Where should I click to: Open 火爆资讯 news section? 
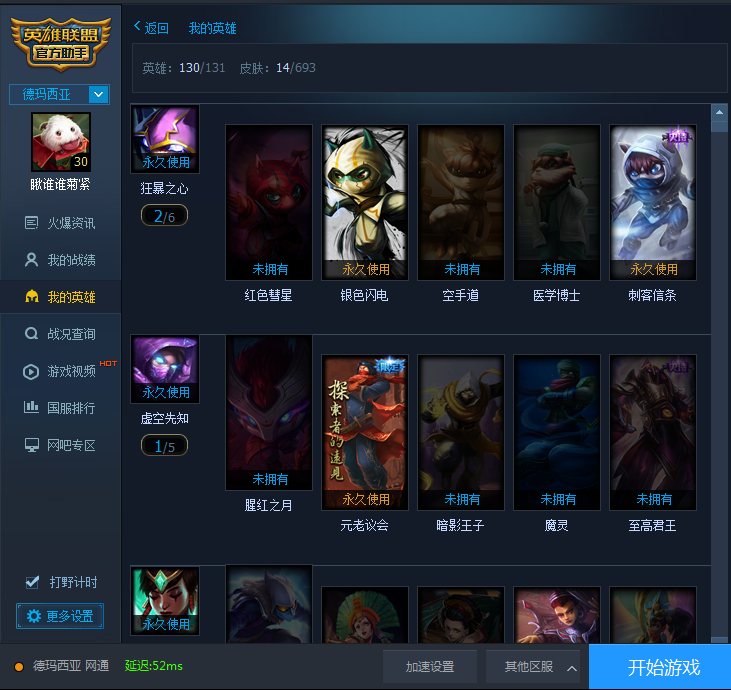tap(70, 223)
